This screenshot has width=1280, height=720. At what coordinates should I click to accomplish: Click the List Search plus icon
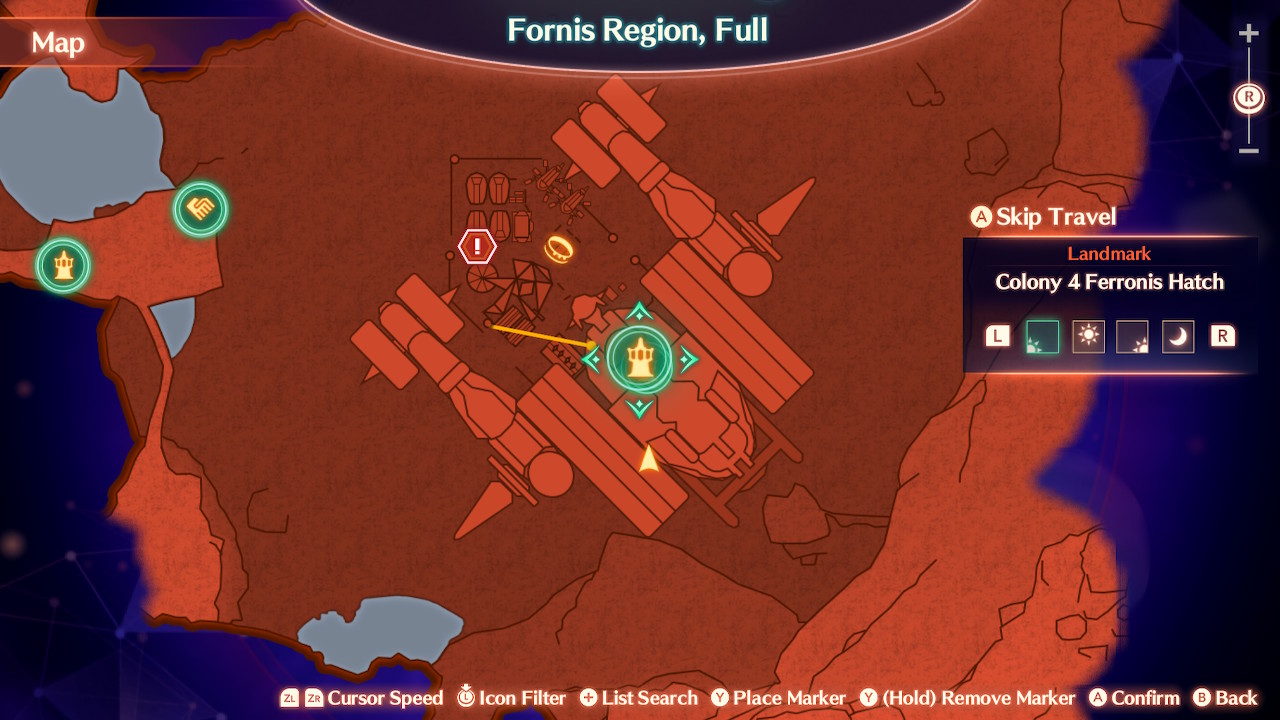[591, 697]
